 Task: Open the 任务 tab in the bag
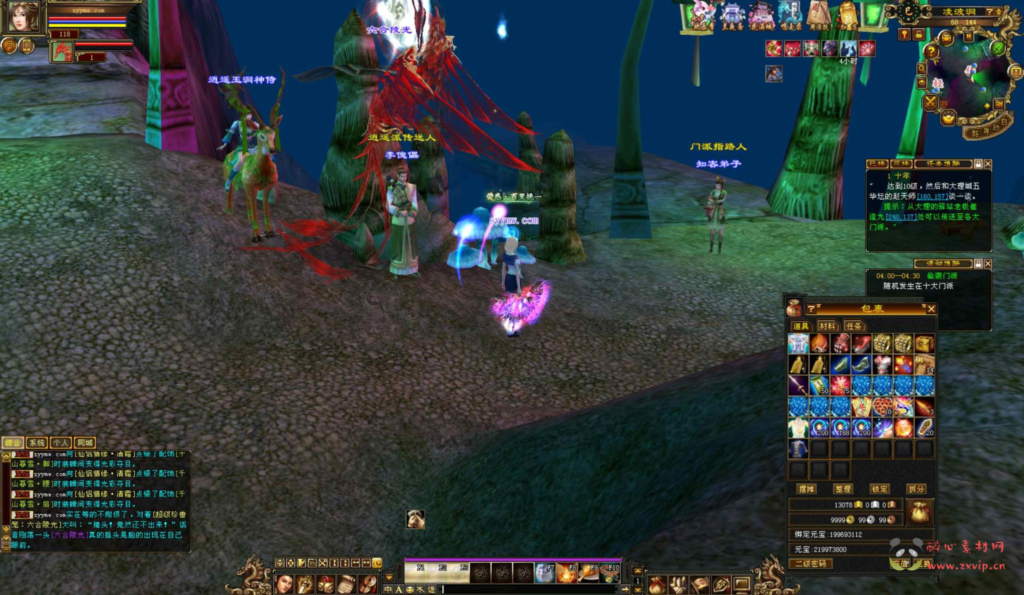tap(853, 326)
